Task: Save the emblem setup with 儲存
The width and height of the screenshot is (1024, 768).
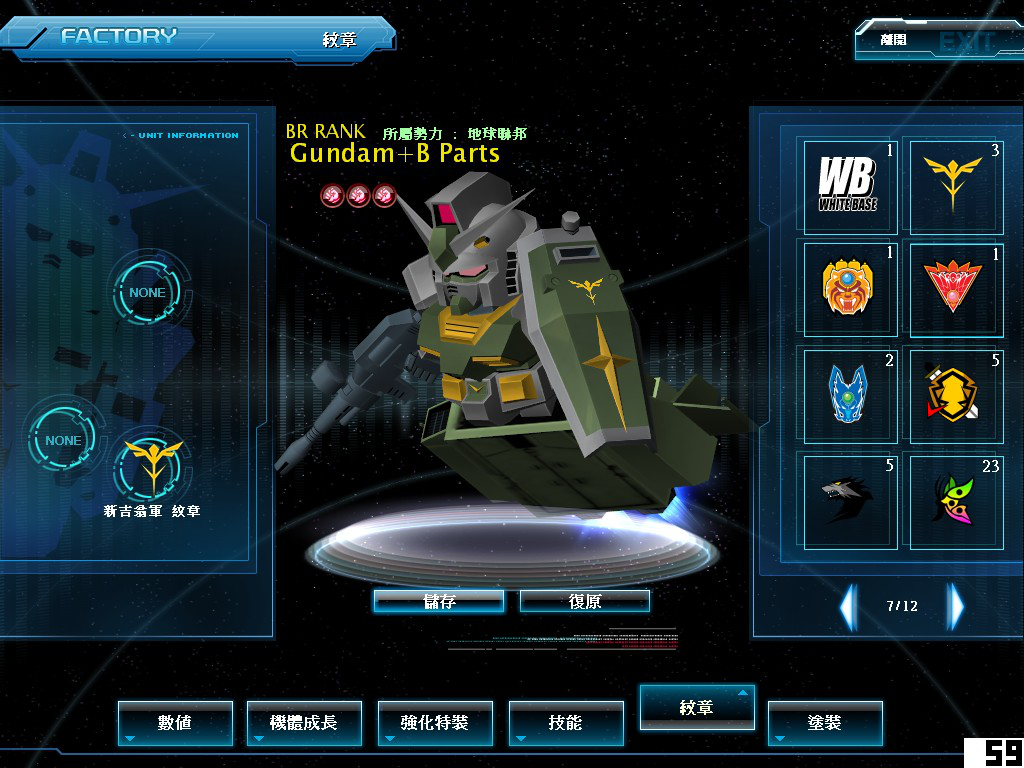Action: click(438, 601)
